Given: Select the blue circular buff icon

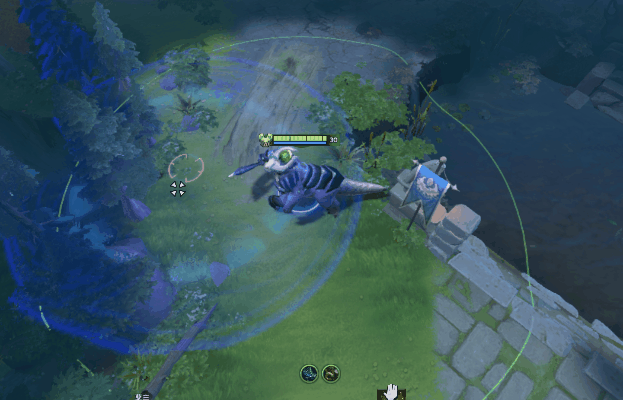Looking at the screenshot, I should click(310, 373).
